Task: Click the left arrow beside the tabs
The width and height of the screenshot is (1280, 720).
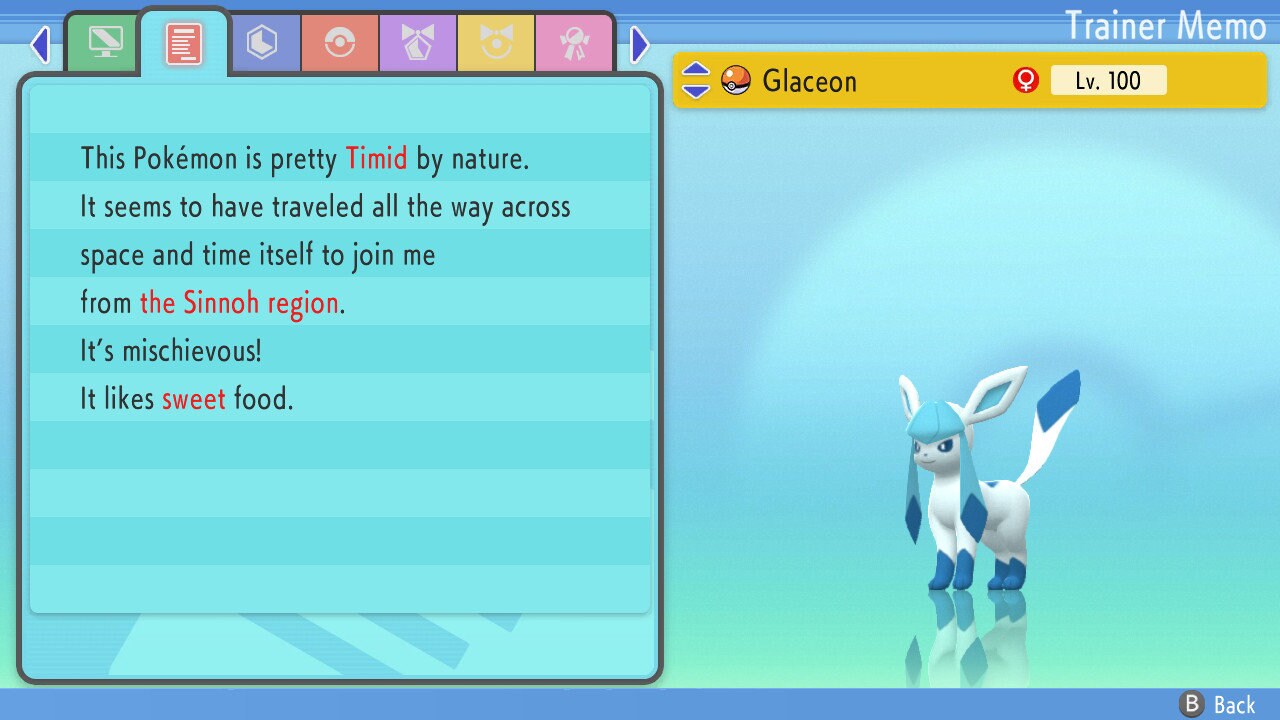Action: (40, 44)
